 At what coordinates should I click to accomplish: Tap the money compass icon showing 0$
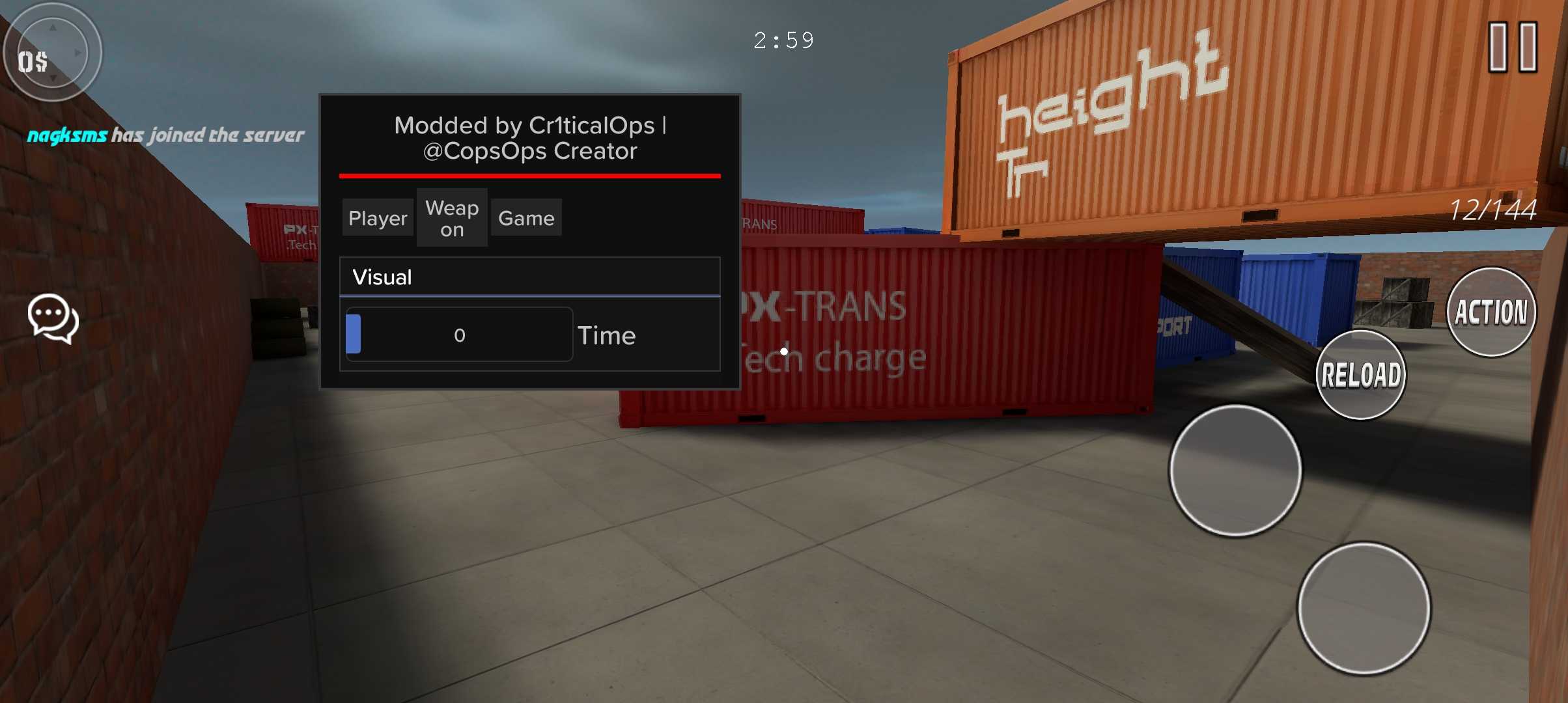tap(52, 52)
